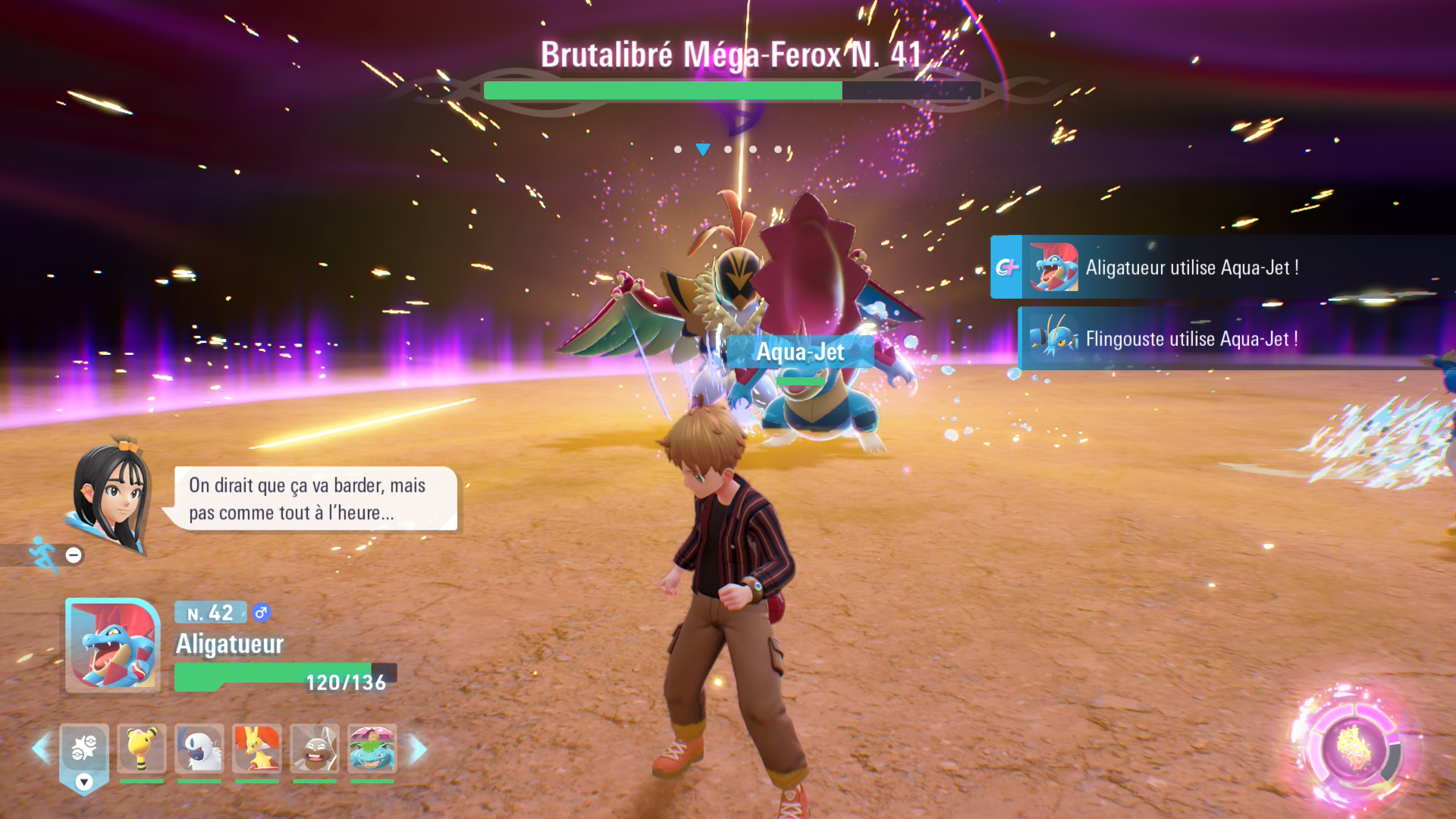
Task: Click the left arrow beside the party bar
Action: point(41,749)
